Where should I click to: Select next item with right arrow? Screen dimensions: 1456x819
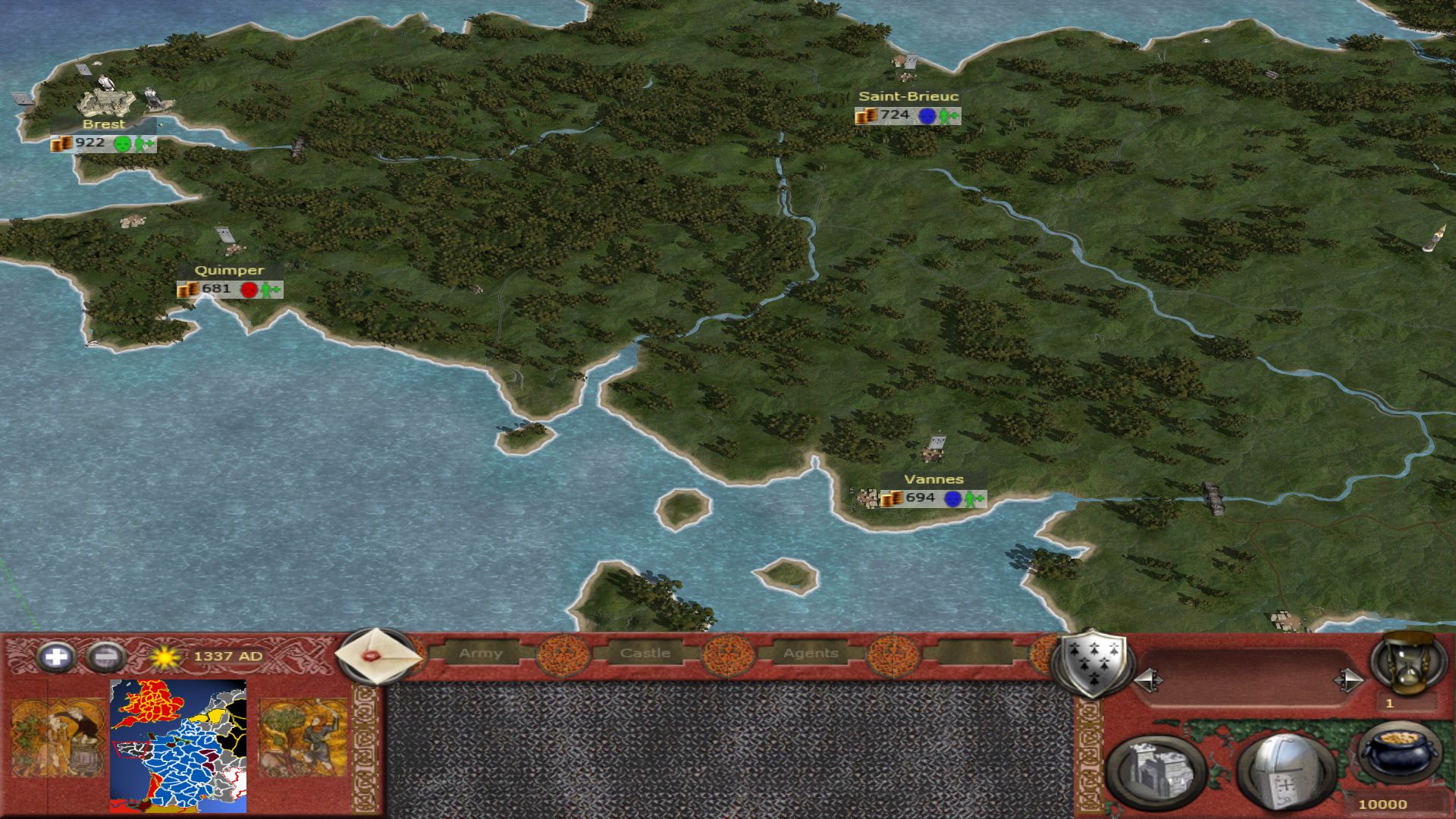point(1349,680)
